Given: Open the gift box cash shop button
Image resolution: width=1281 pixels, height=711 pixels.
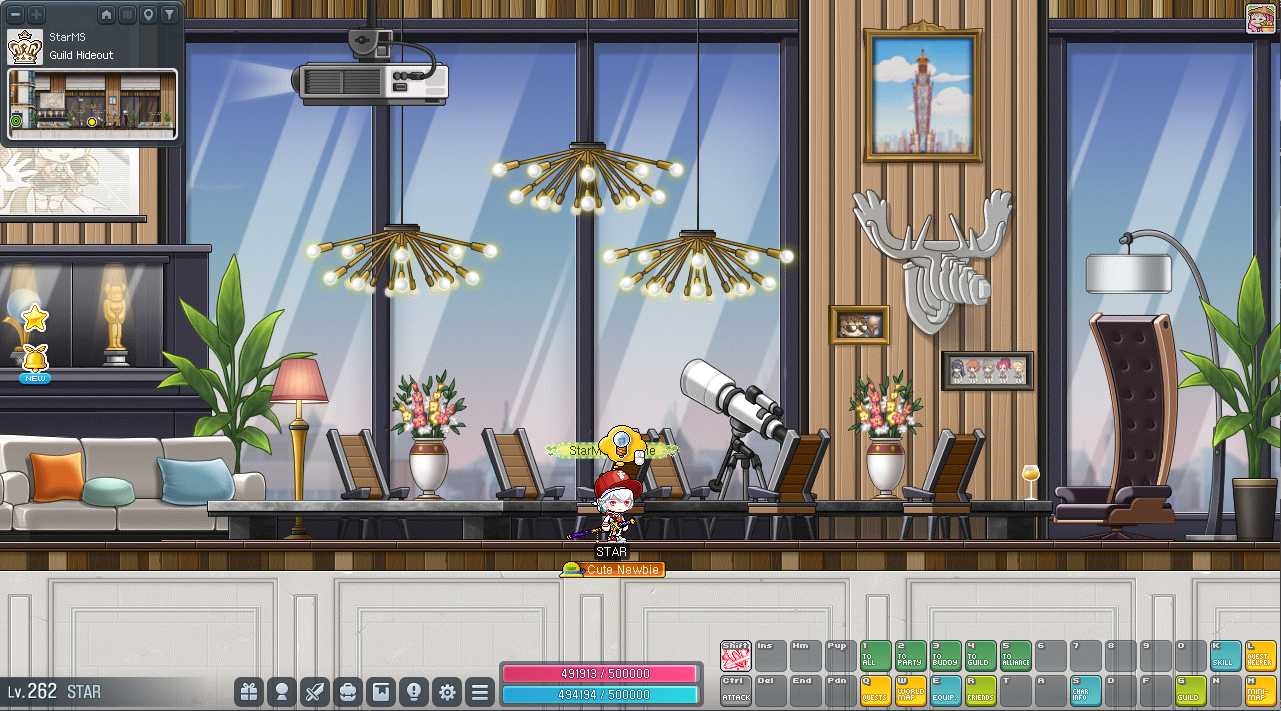Looking at the screenshot, I should point(249,691).
